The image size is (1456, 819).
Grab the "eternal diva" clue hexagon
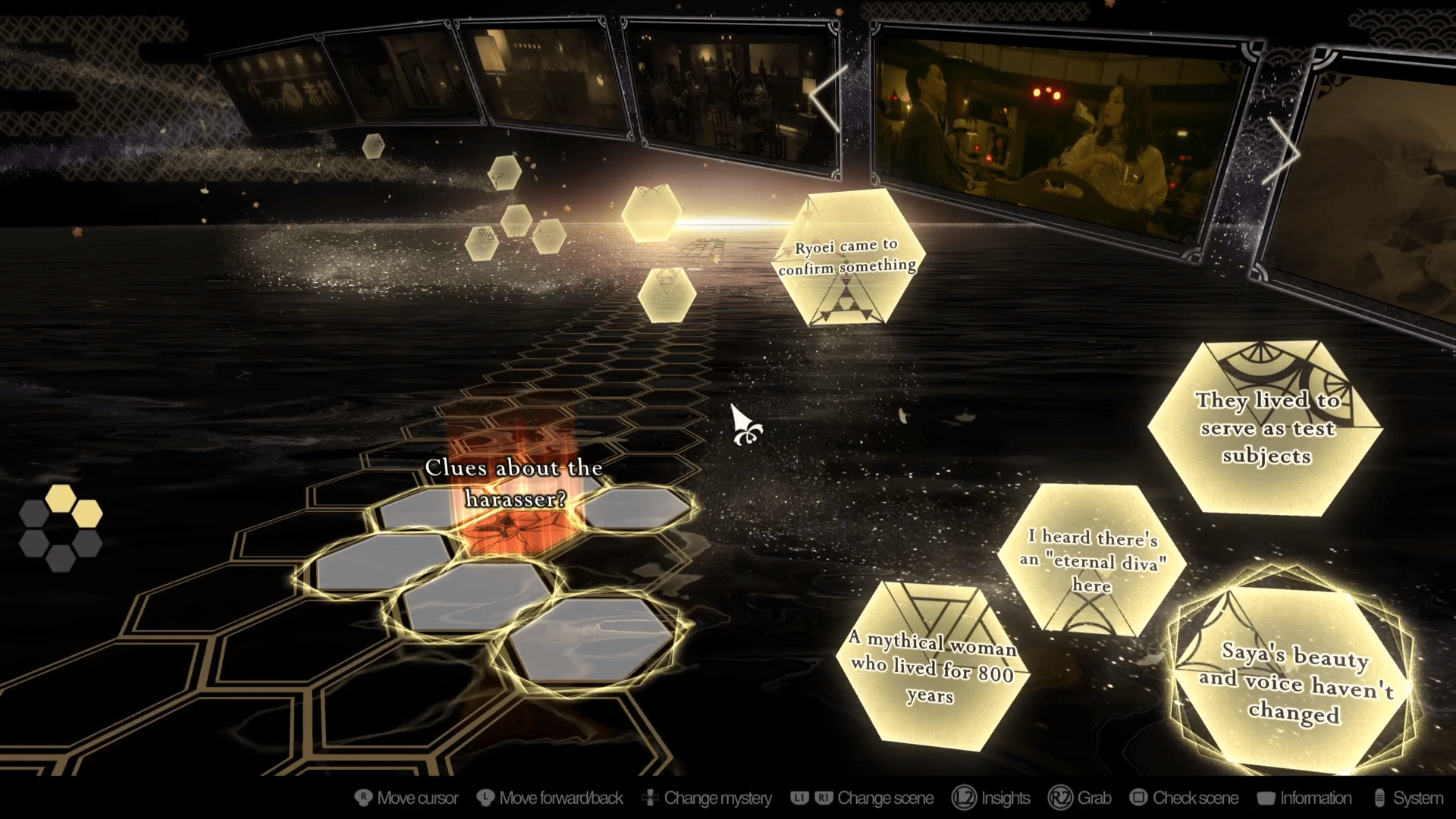click(x=1092, y=561)
